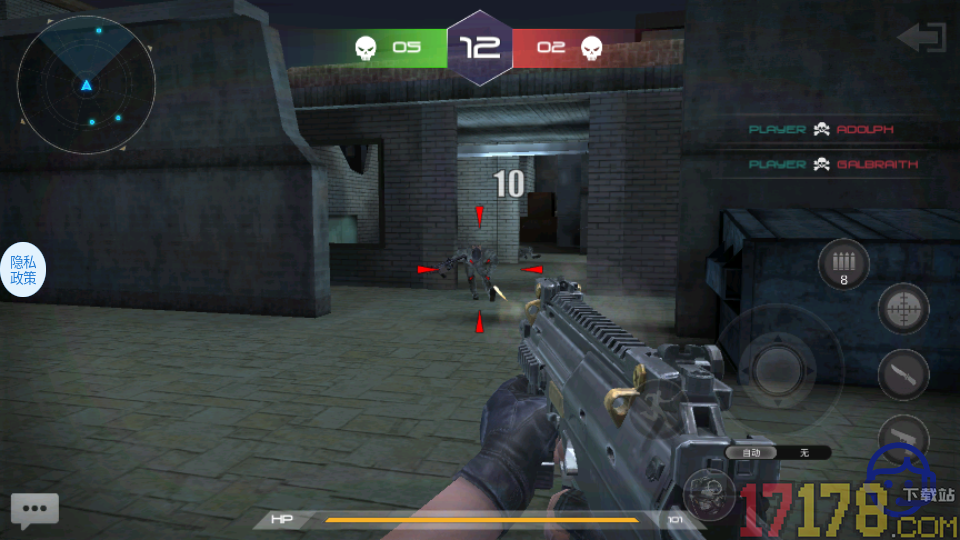Exit the match with the arrow icon
The image size is (960, 540).
point(921,38)
